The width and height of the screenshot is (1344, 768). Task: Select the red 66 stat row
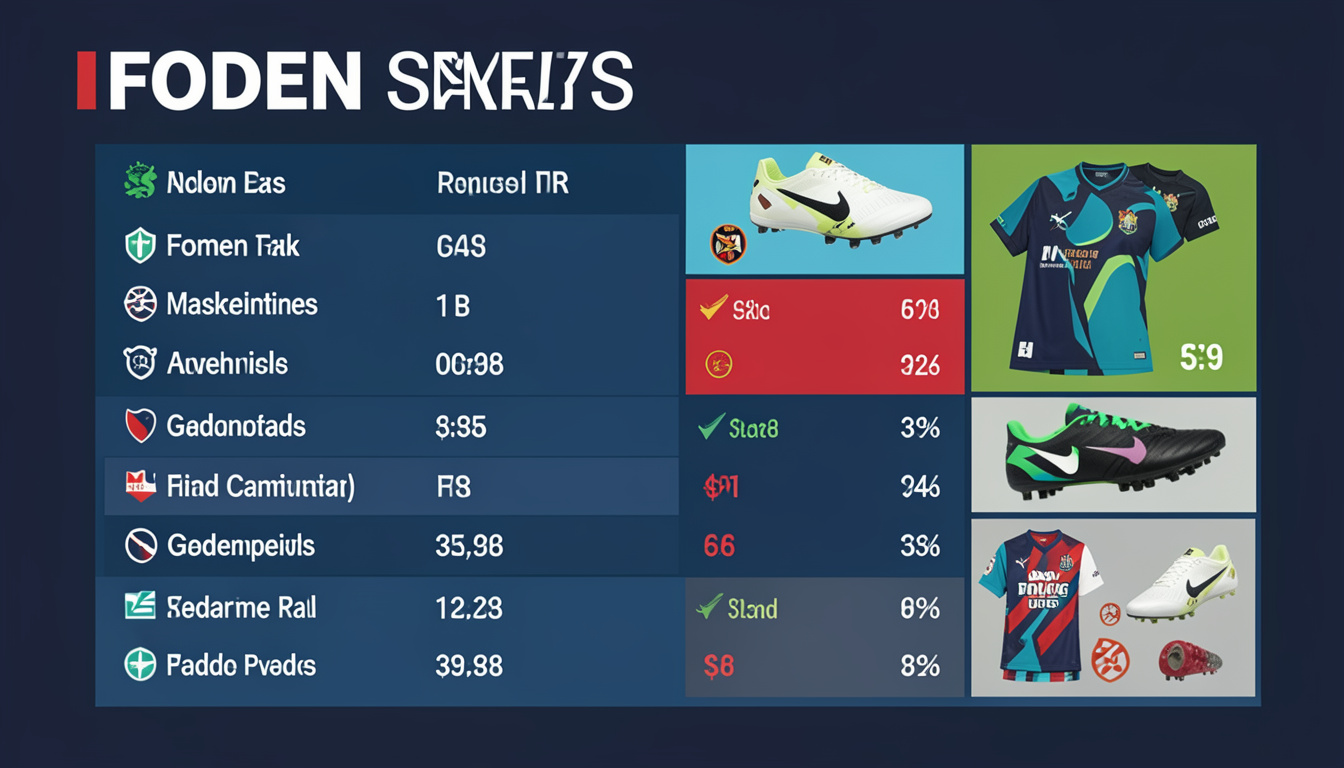pos(824,546)
